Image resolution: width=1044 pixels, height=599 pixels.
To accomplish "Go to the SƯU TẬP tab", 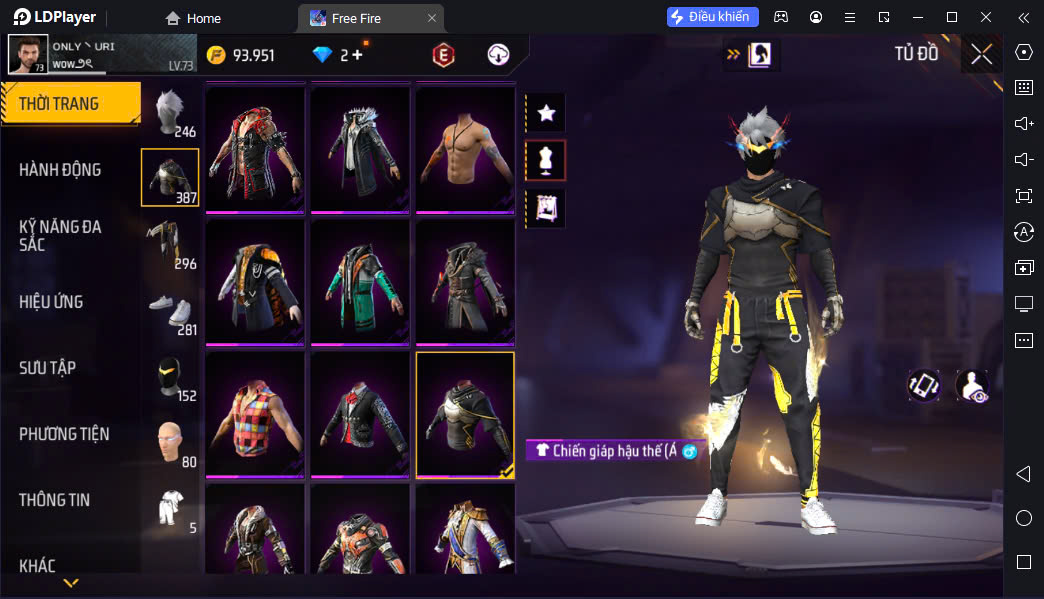I will pos(48,368).
